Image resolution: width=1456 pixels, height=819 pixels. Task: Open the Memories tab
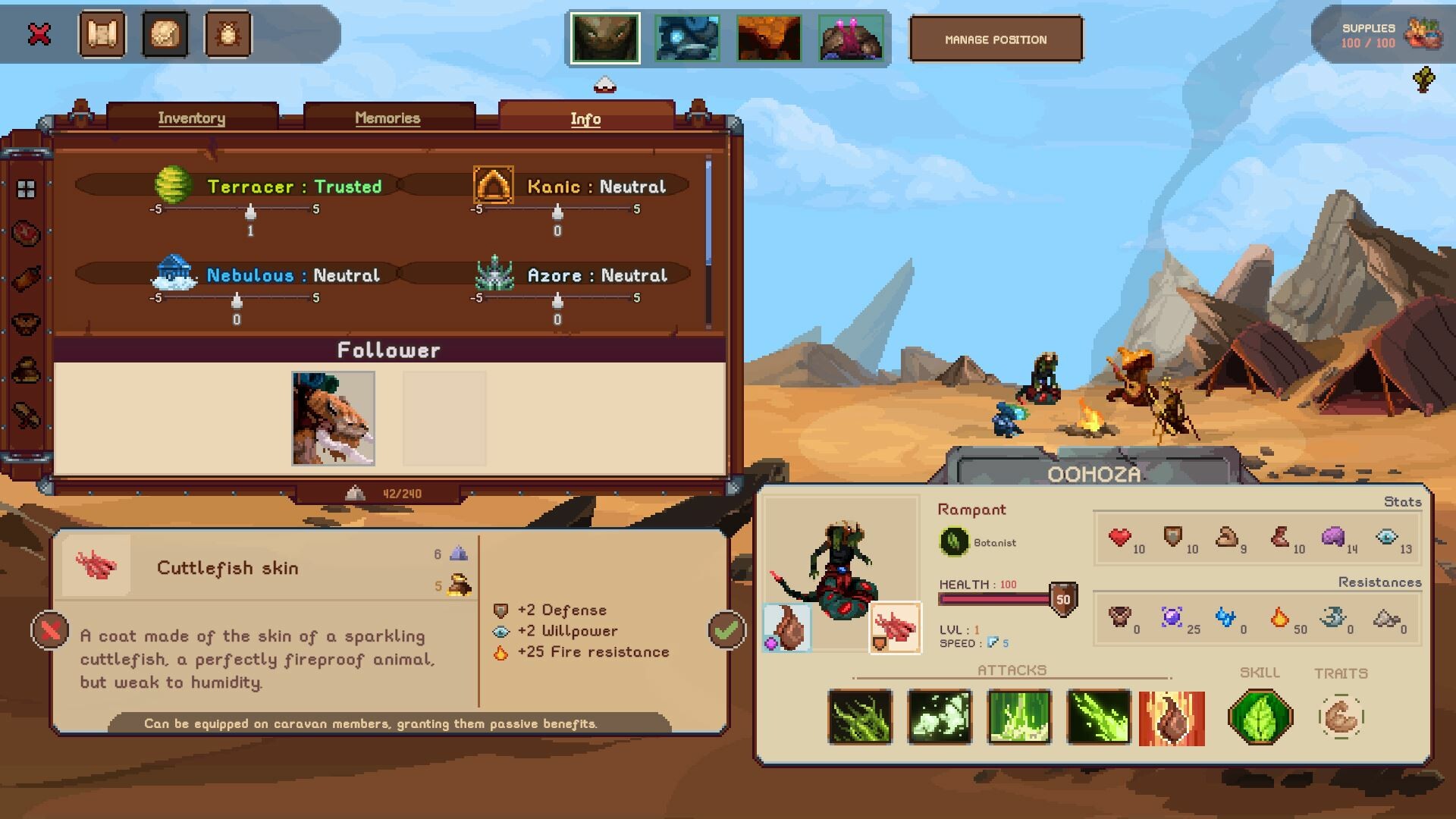(x=388, y=118)
